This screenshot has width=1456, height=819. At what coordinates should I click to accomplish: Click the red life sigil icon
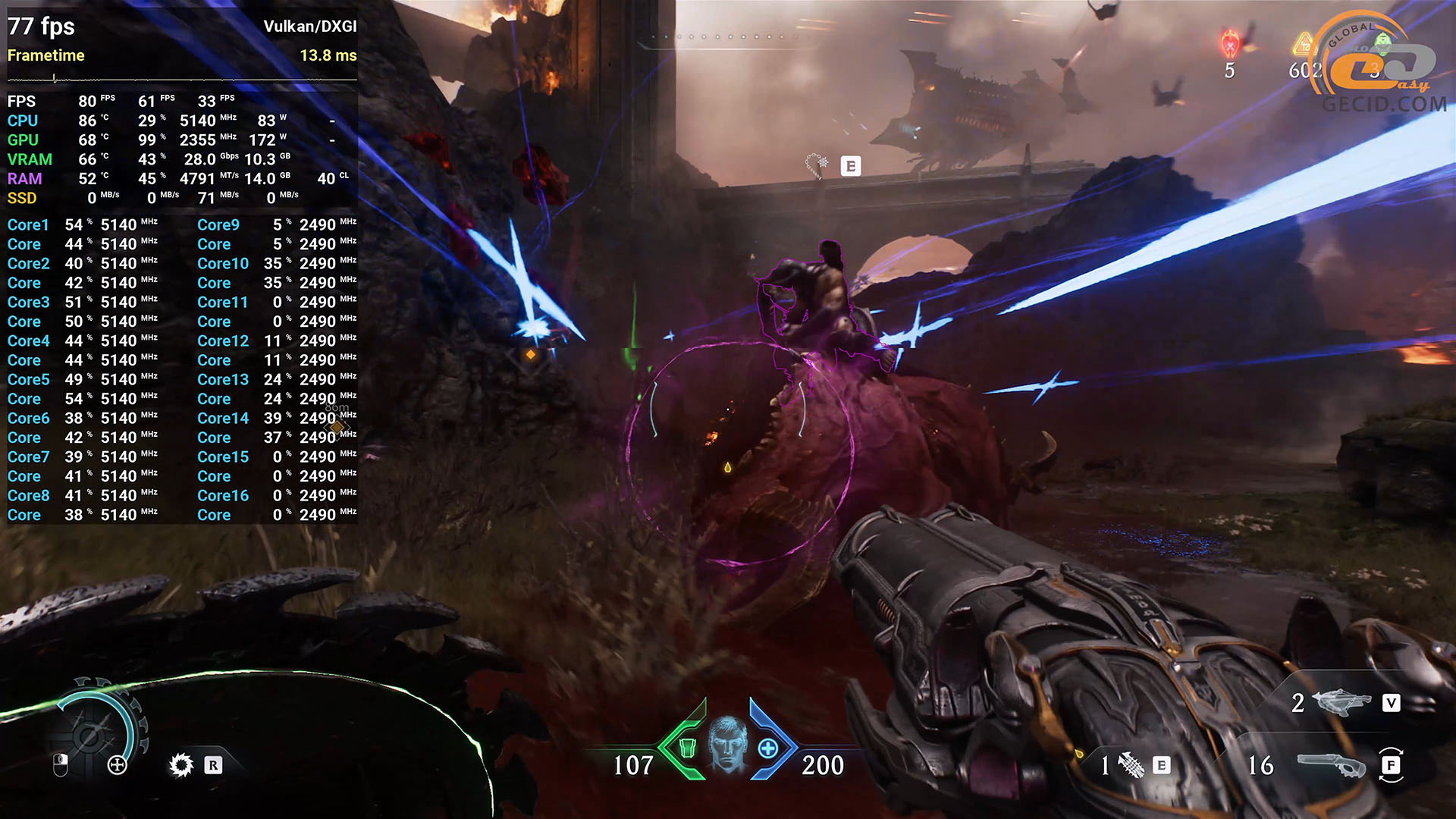tap(1229, 44)
